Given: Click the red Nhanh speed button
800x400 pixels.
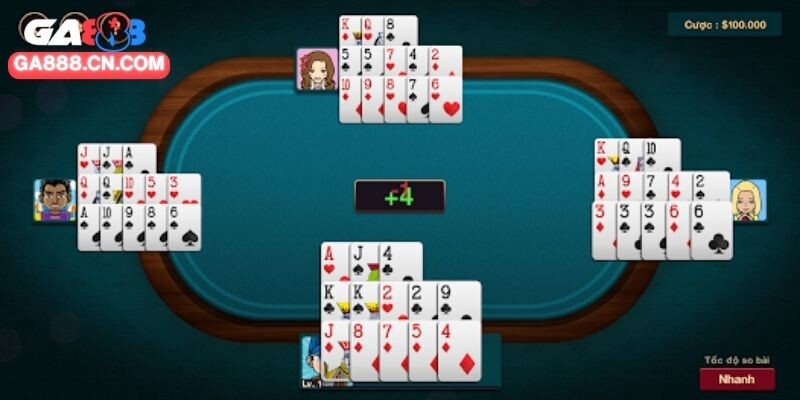Looking at the screenshot, I should click(736, 379).
